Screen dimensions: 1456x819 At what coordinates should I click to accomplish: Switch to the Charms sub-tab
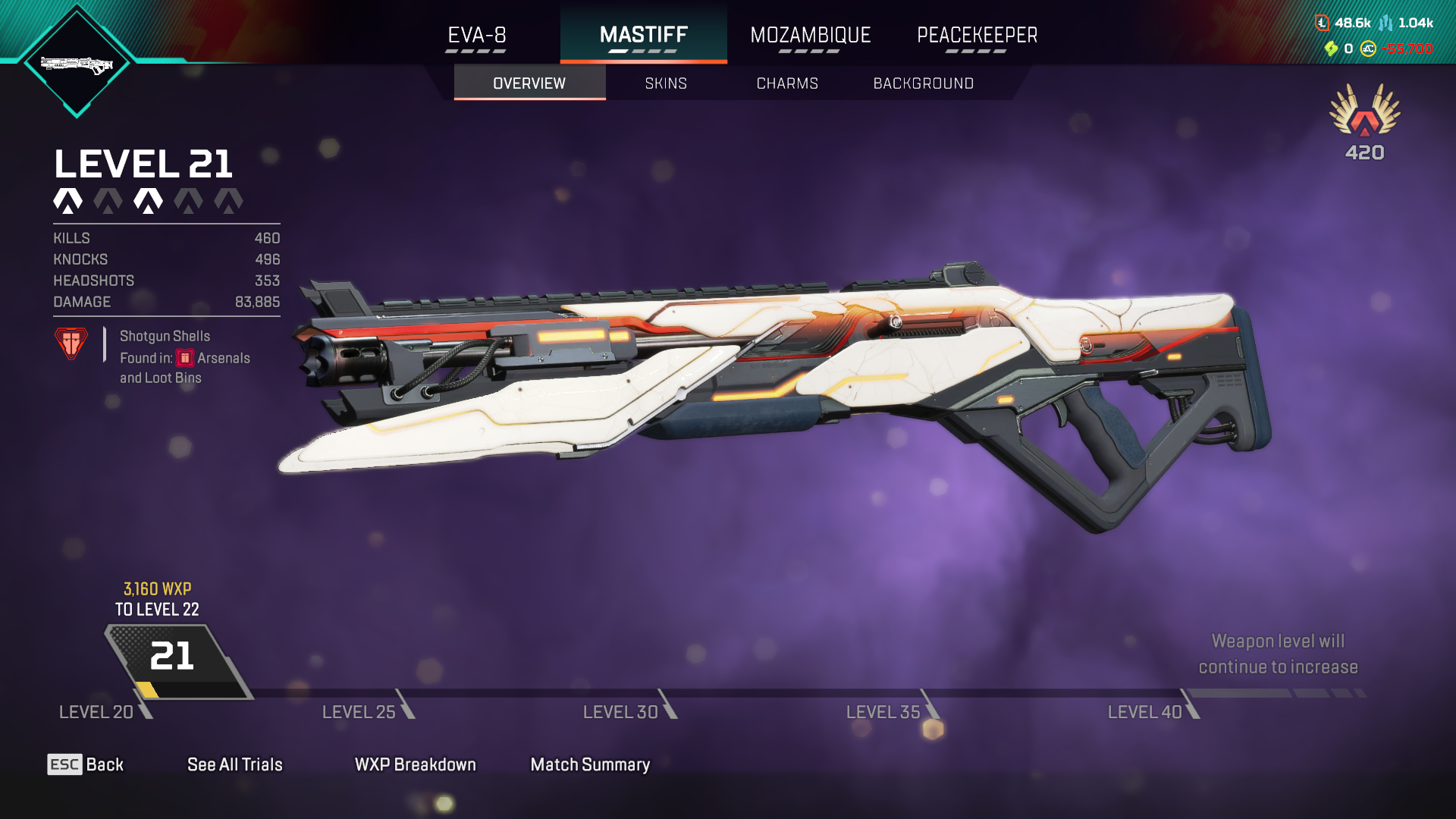click(x=787, y=83)
